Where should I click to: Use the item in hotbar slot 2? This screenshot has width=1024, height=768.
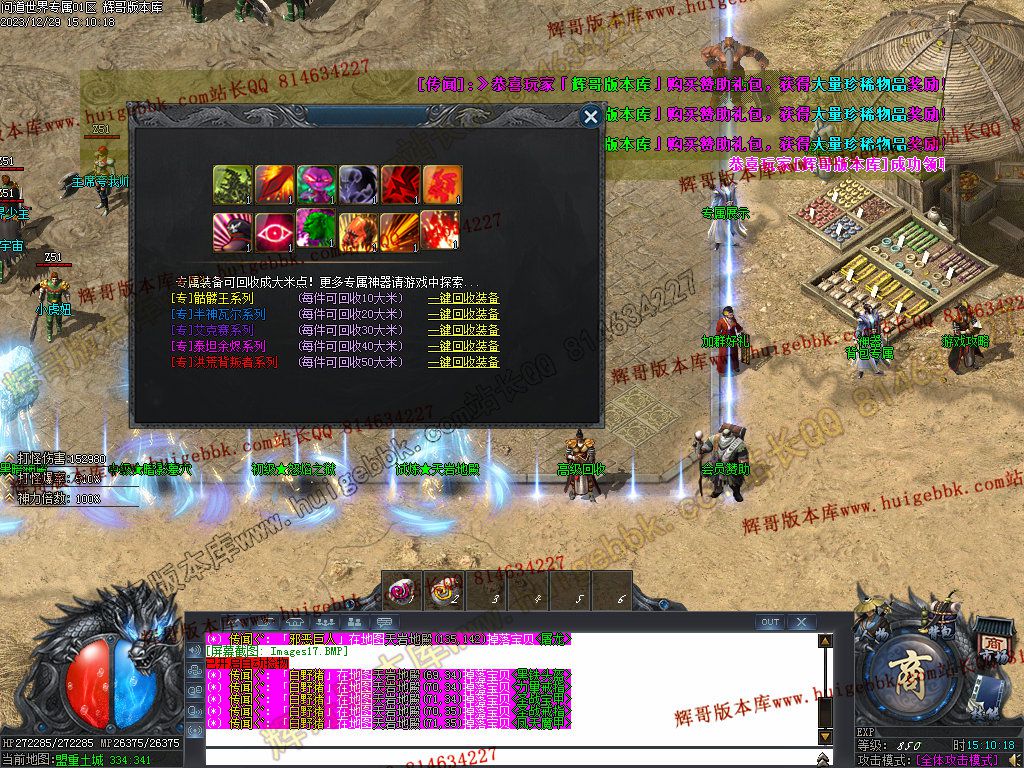(x=443, y=591)
